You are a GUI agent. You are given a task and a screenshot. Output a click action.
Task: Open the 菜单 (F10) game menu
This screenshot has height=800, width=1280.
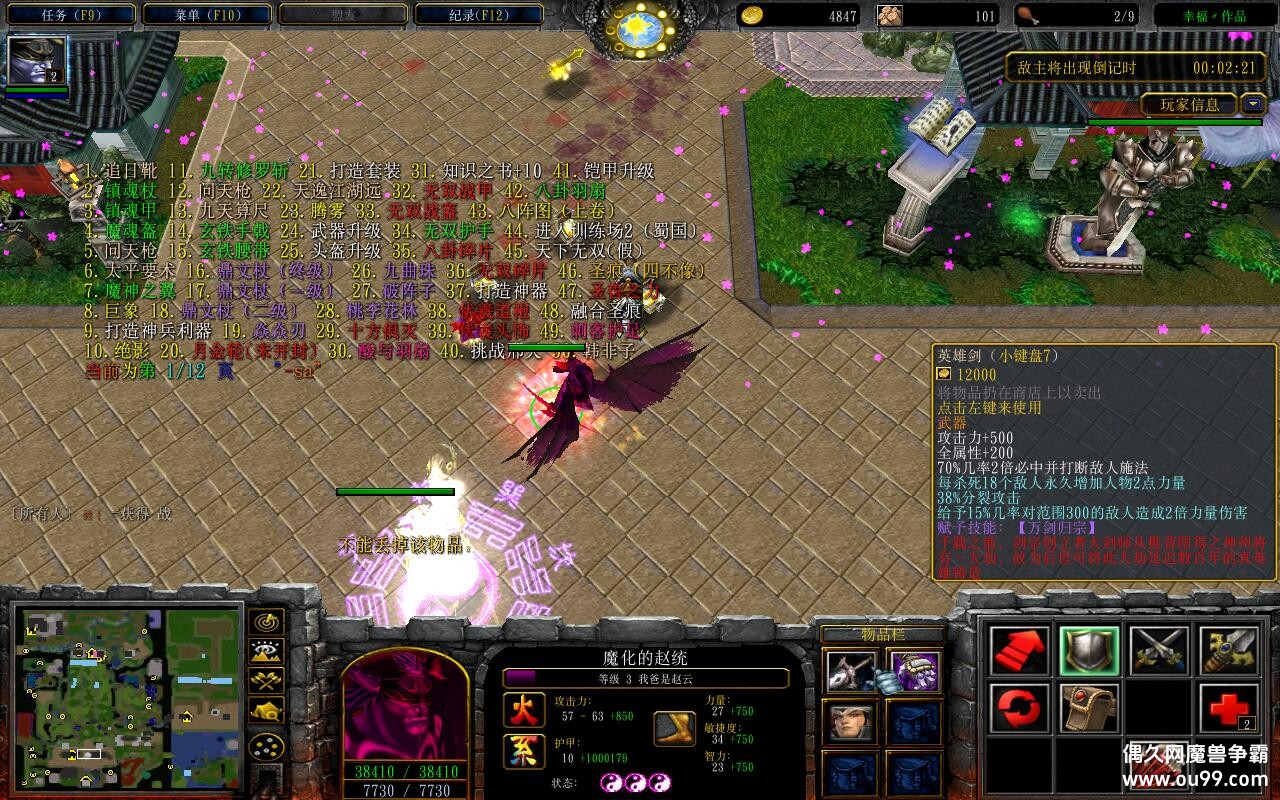pos(207,15)
